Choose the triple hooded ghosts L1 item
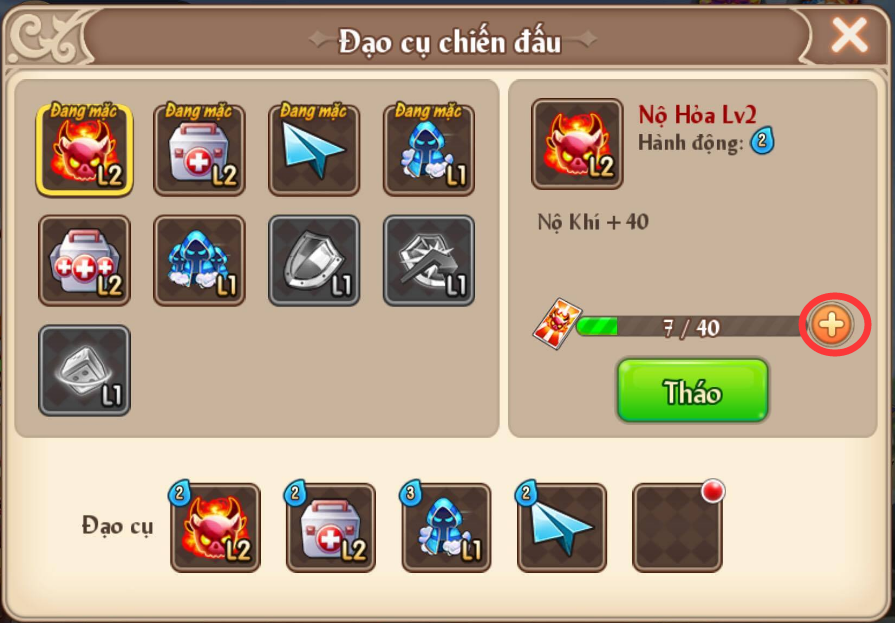This screenshot has width=895, height=623. (199, 260)
